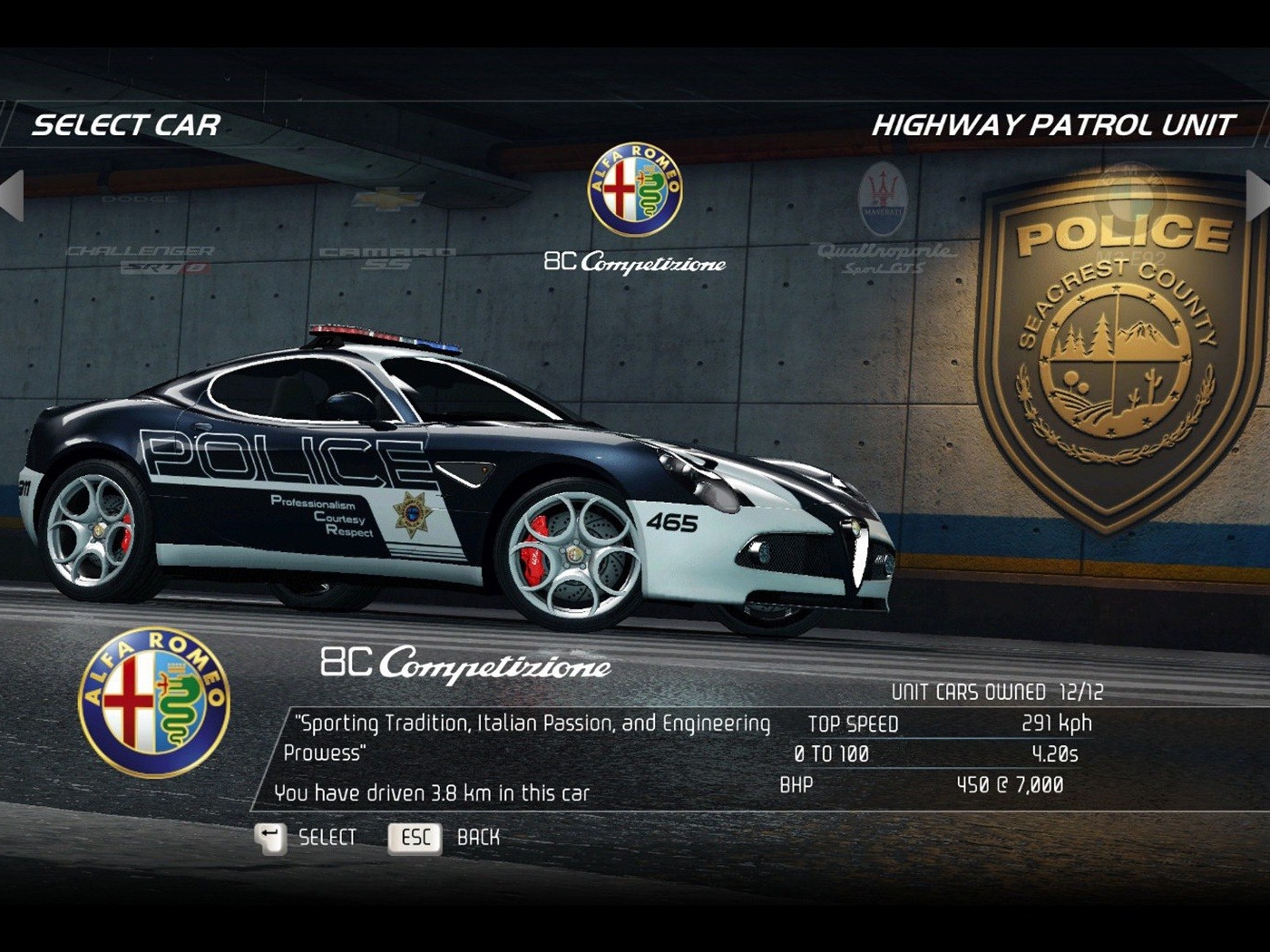Viewport: 1270px width, 952px height.
Task: Click the SELECT option to confirm car
Action: [307, 838]
